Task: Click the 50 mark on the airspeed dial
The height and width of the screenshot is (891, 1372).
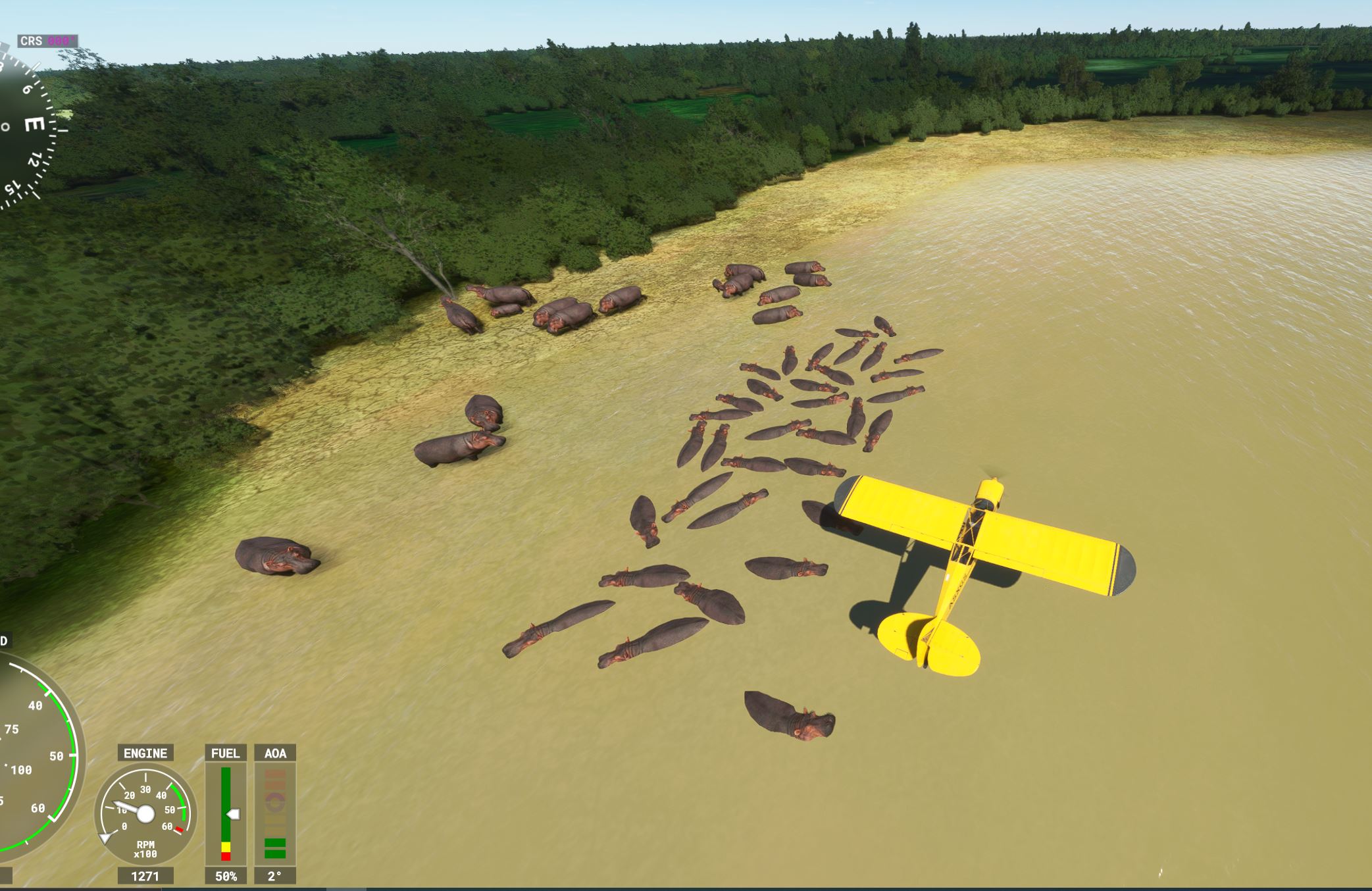Action: tap(57, 756)
